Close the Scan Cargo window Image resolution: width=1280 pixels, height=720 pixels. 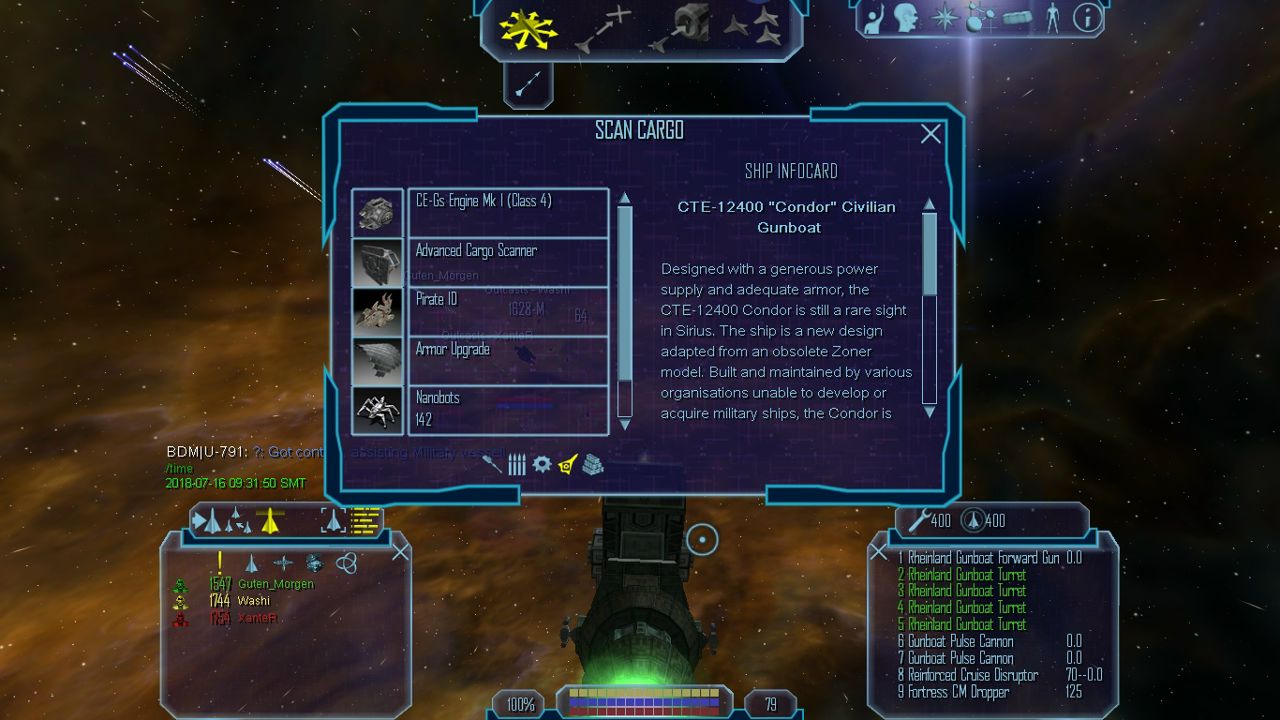(930, 134)
